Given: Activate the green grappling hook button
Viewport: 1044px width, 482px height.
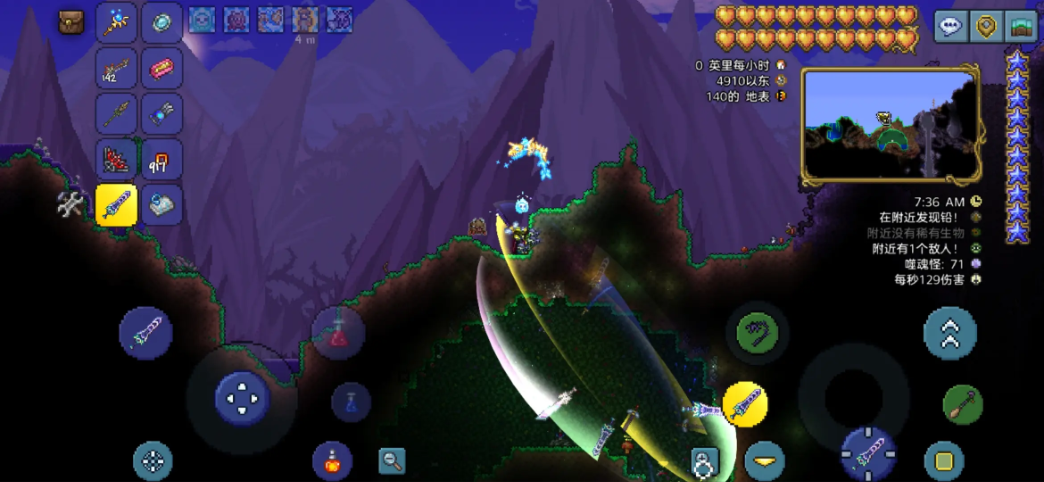Looking at the screenshot, I should (x=757, y=332).
